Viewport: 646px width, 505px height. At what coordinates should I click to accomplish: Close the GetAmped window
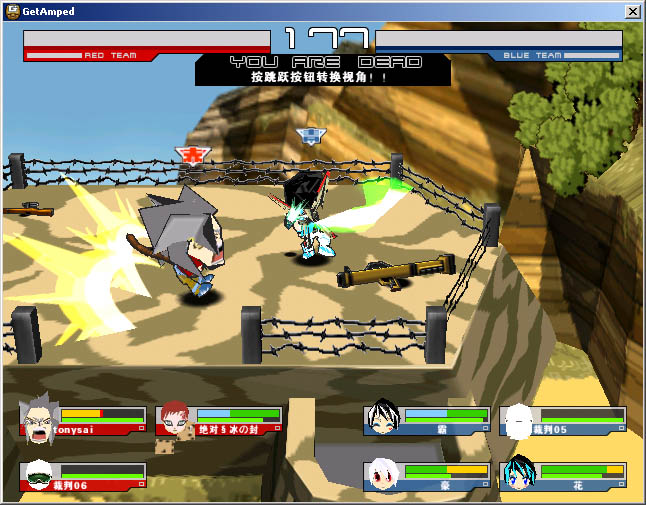point(632,11)
